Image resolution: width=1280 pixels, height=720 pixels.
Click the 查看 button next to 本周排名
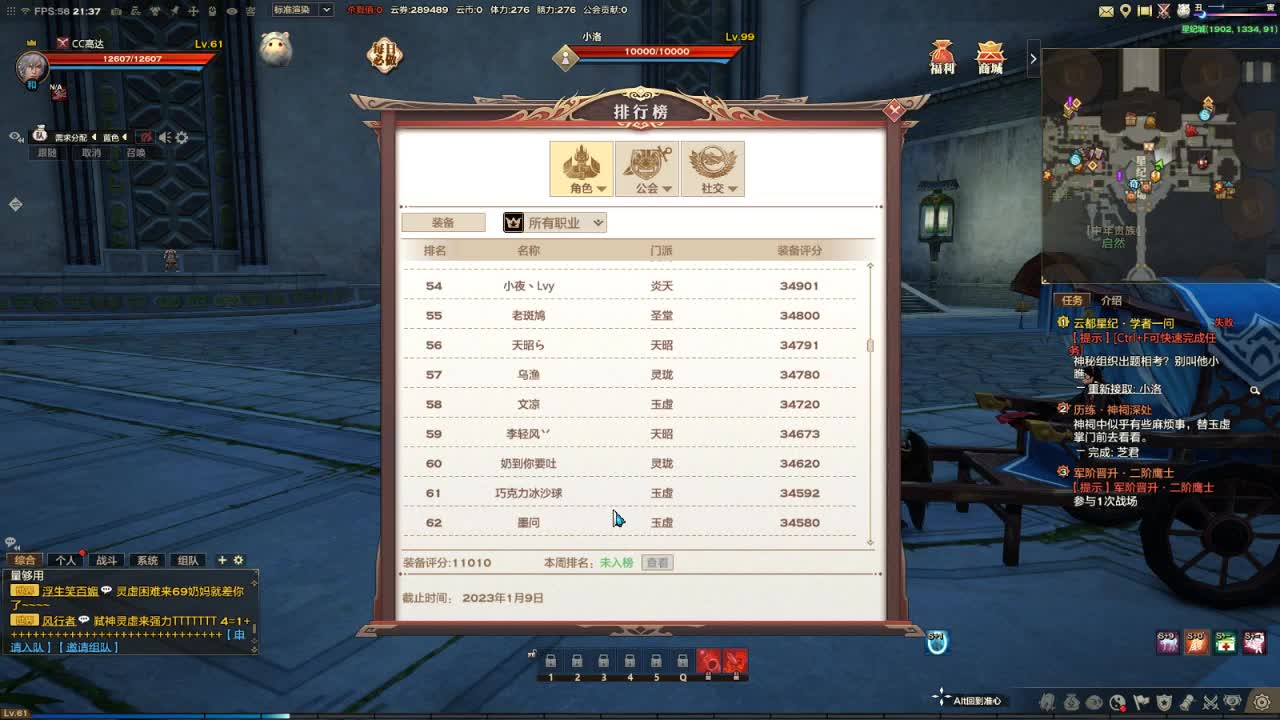(655, 562)
